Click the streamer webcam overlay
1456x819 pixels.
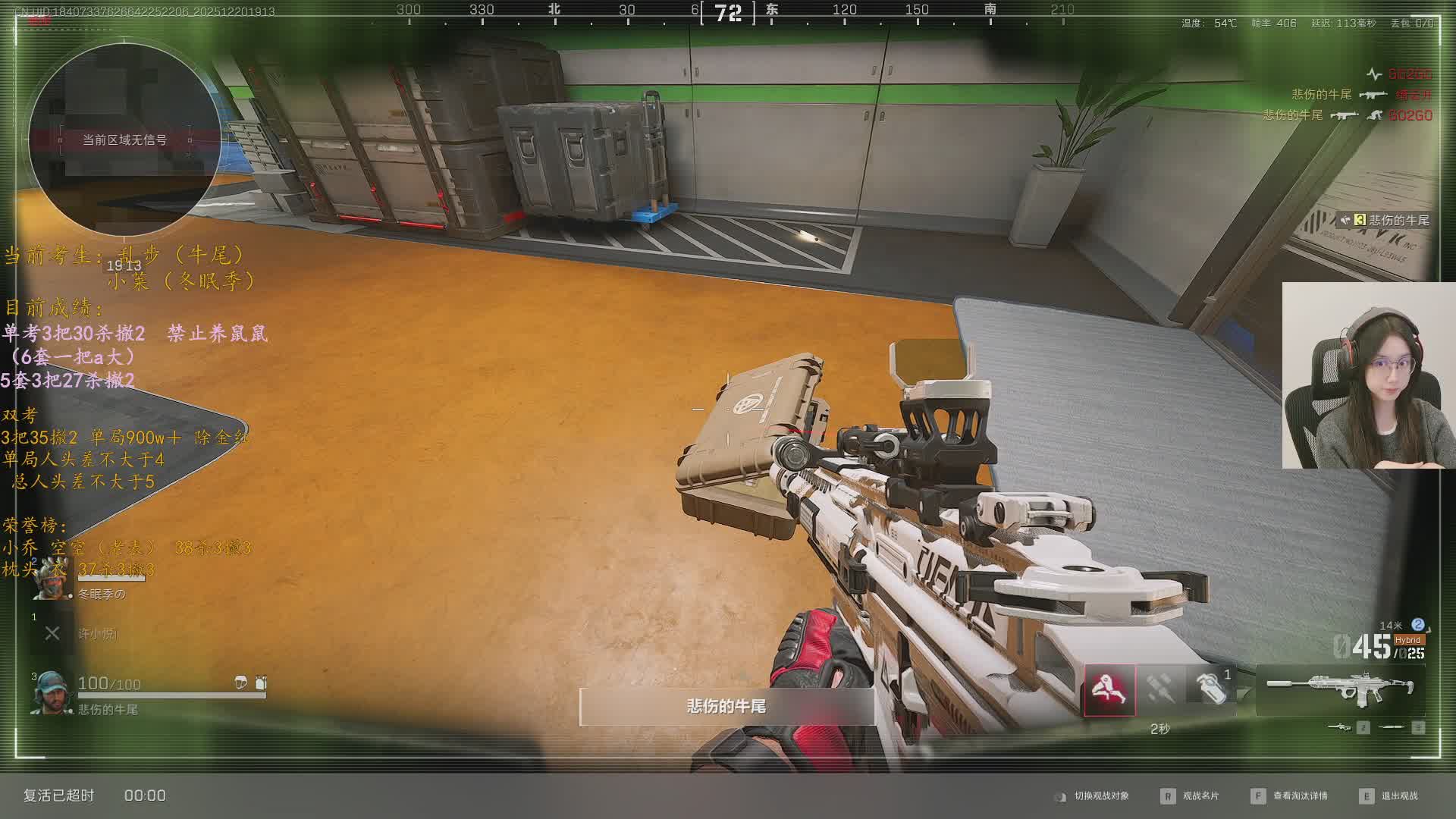point(1368,375)
